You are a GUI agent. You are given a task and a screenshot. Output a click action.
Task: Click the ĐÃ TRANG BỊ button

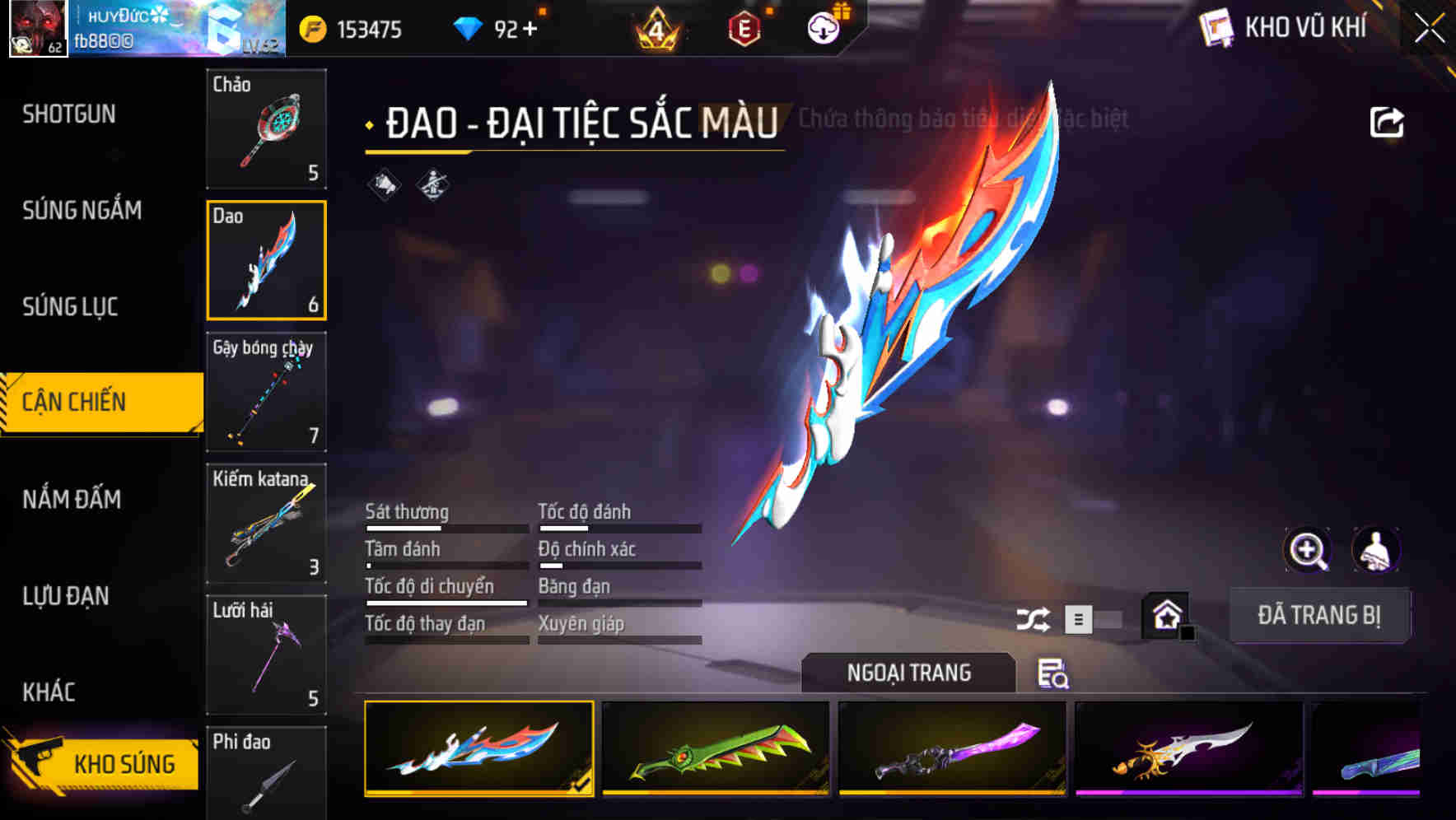pos(1319,614)
